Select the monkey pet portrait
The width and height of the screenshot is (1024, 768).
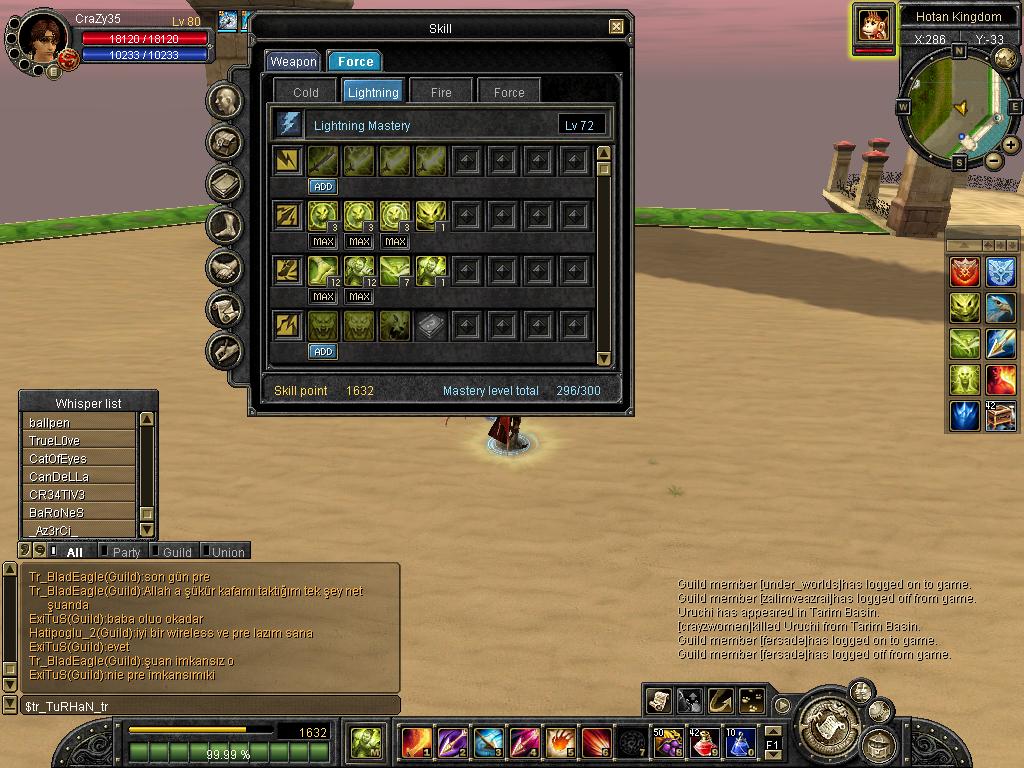click(874, 24)
